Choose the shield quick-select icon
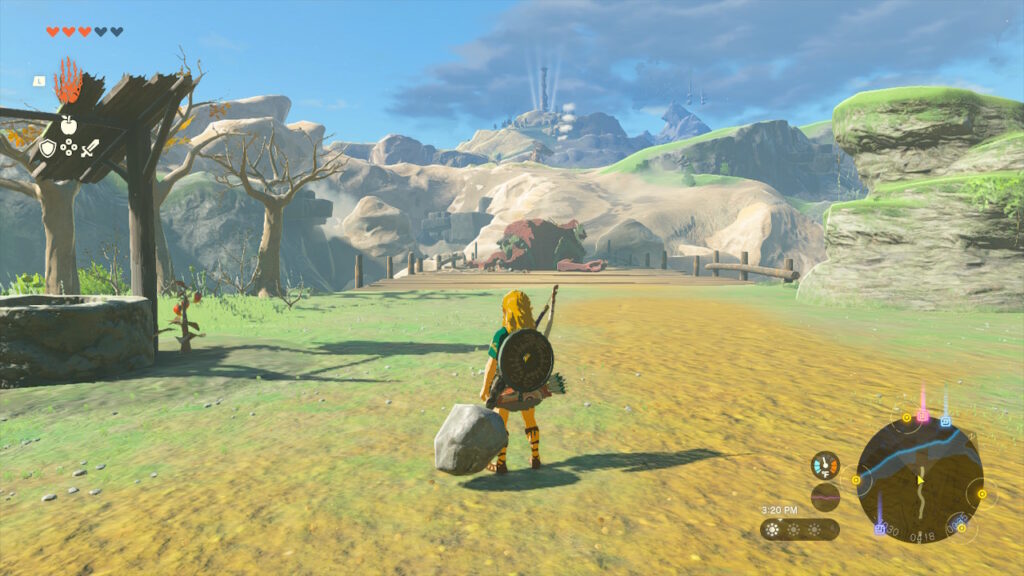This screenshot has height=576, width=1024. pos(47,148)
